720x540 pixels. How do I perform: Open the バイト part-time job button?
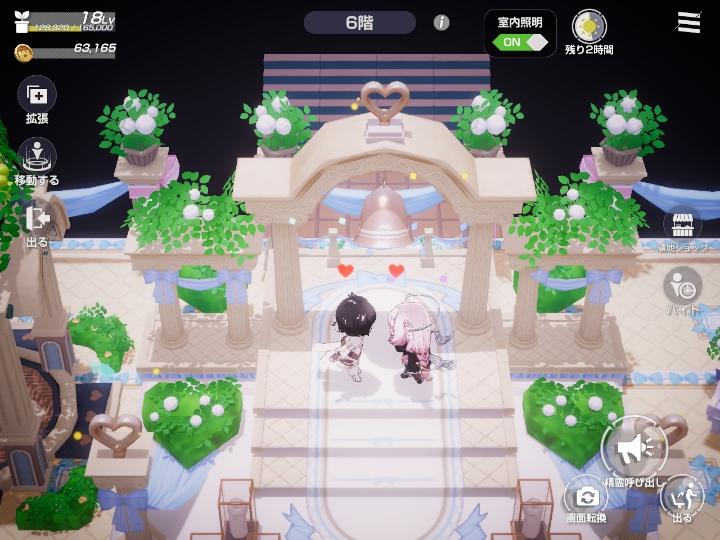point(682,285)
